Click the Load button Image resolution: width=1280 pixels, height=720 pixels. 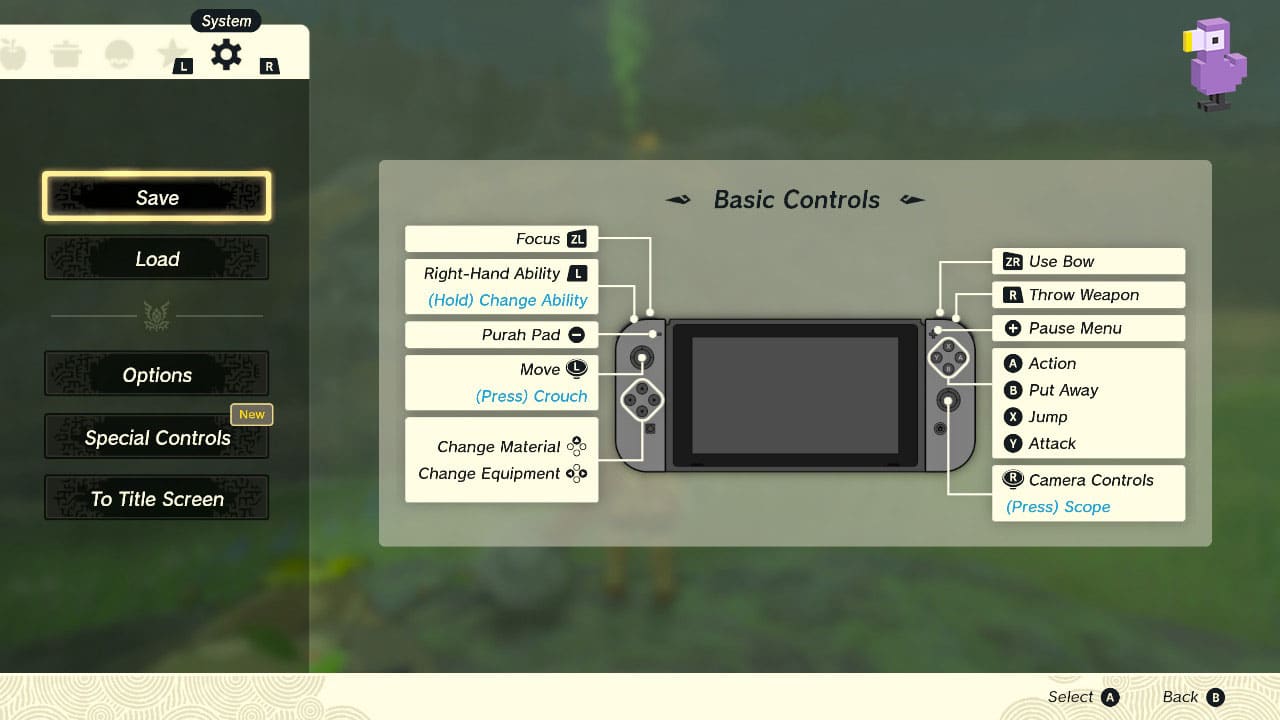pos(156,258)
